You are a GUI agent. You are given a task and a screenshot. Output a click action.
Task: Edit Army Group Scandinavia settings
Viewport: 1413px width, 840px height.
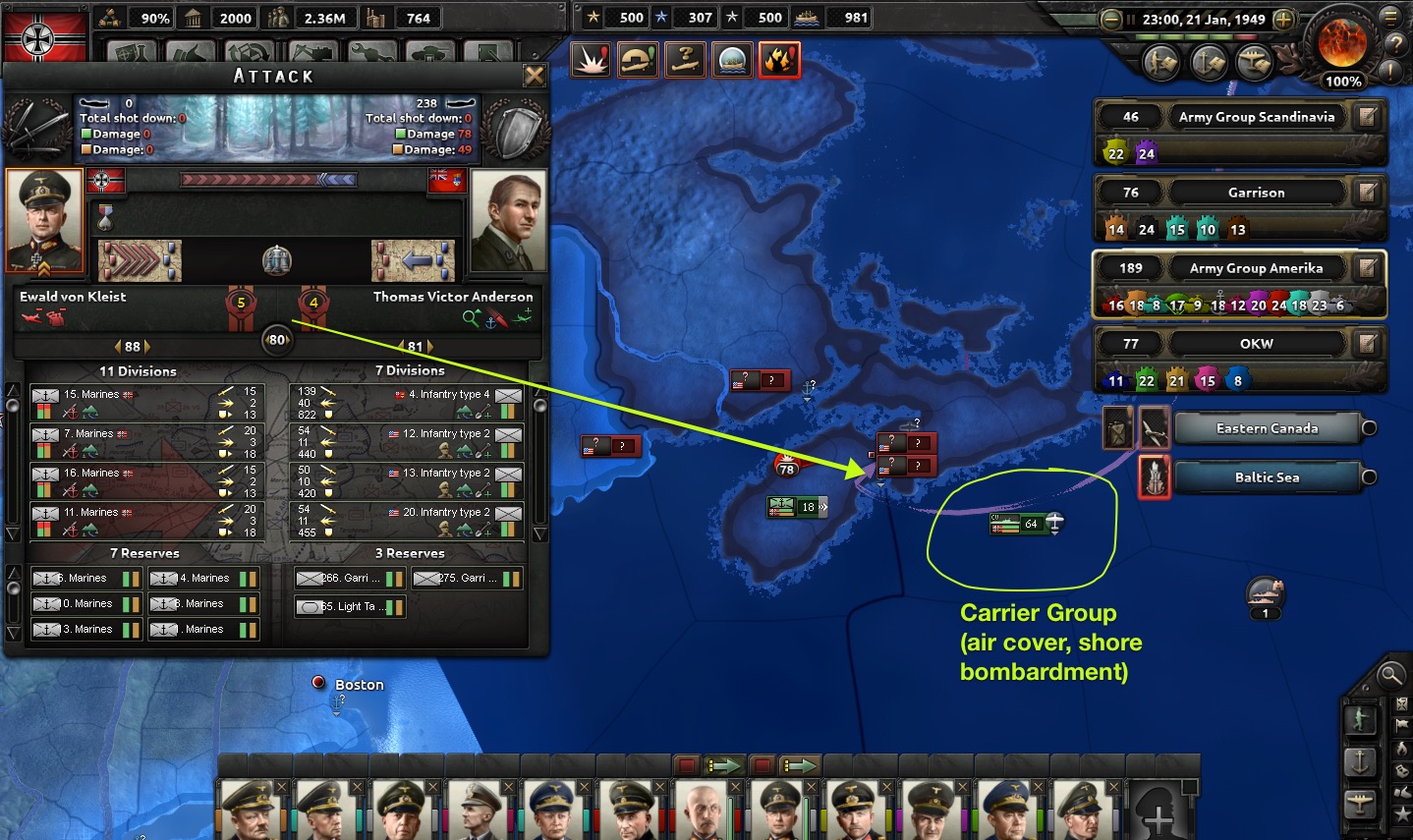(1367, 117)
